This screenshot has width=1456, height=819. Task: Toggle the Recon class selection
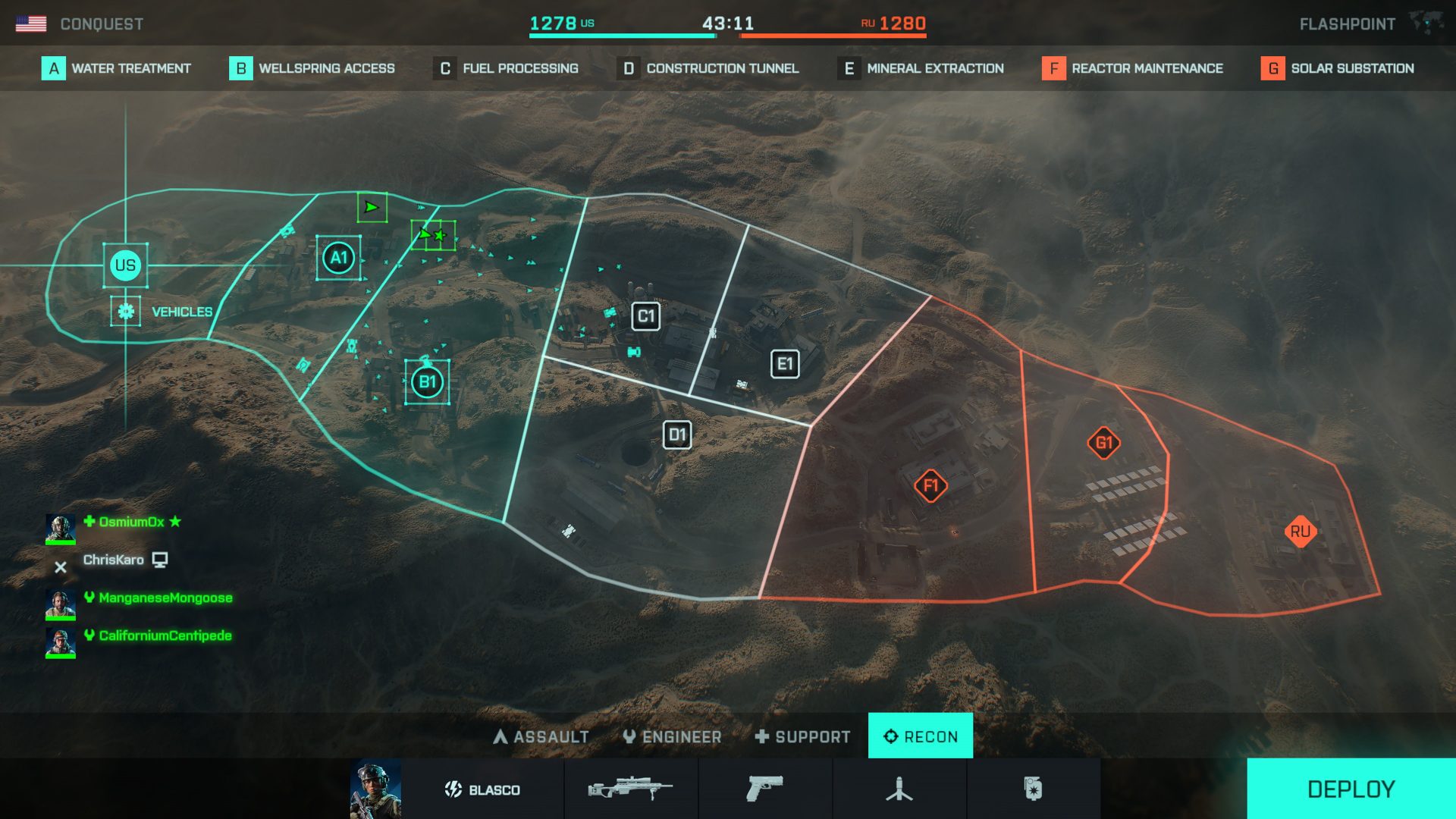point(921,735)
